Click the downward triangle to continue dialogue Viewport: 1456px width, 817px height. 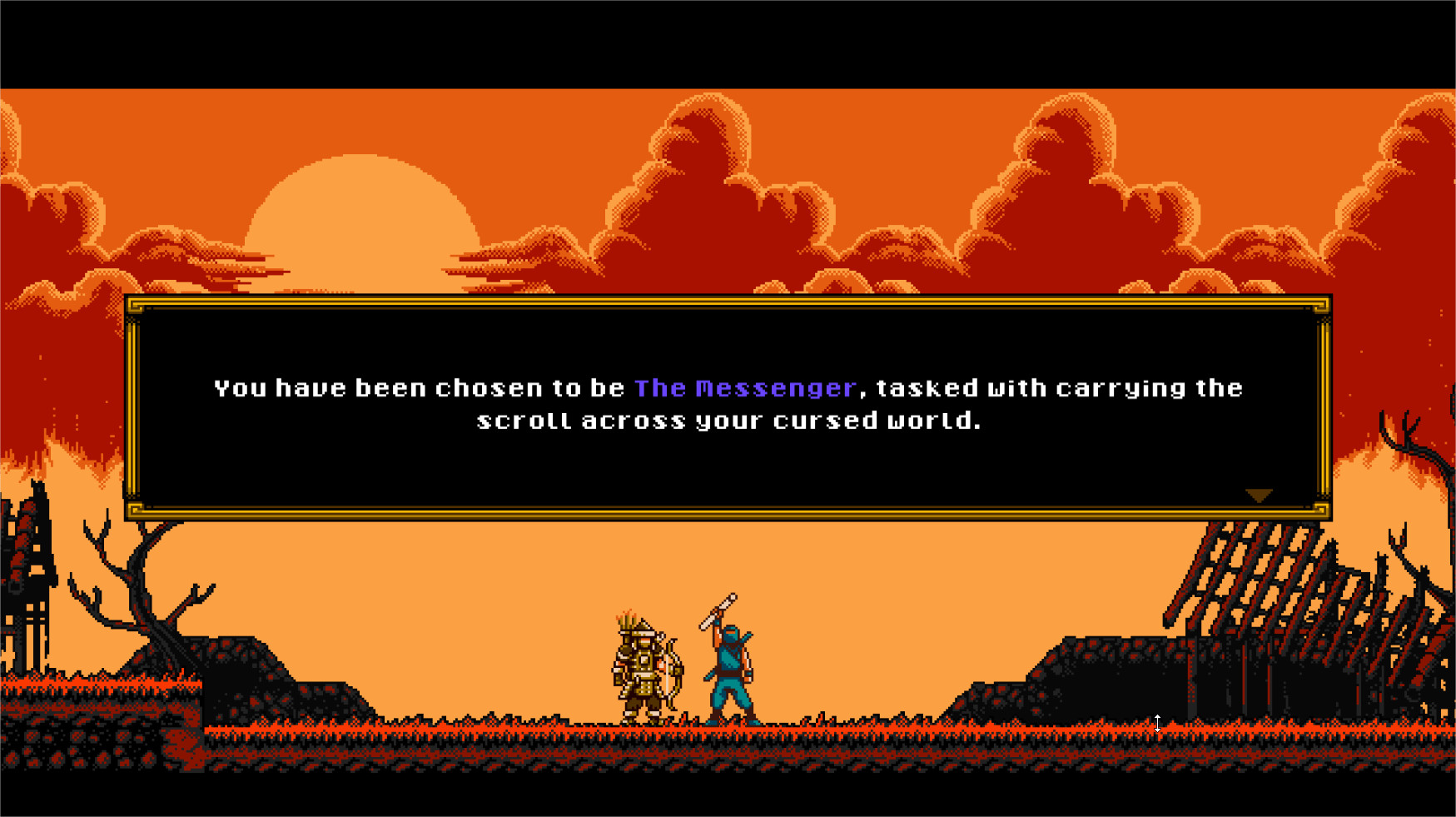pyautogui.click(x=1260, y=494)
